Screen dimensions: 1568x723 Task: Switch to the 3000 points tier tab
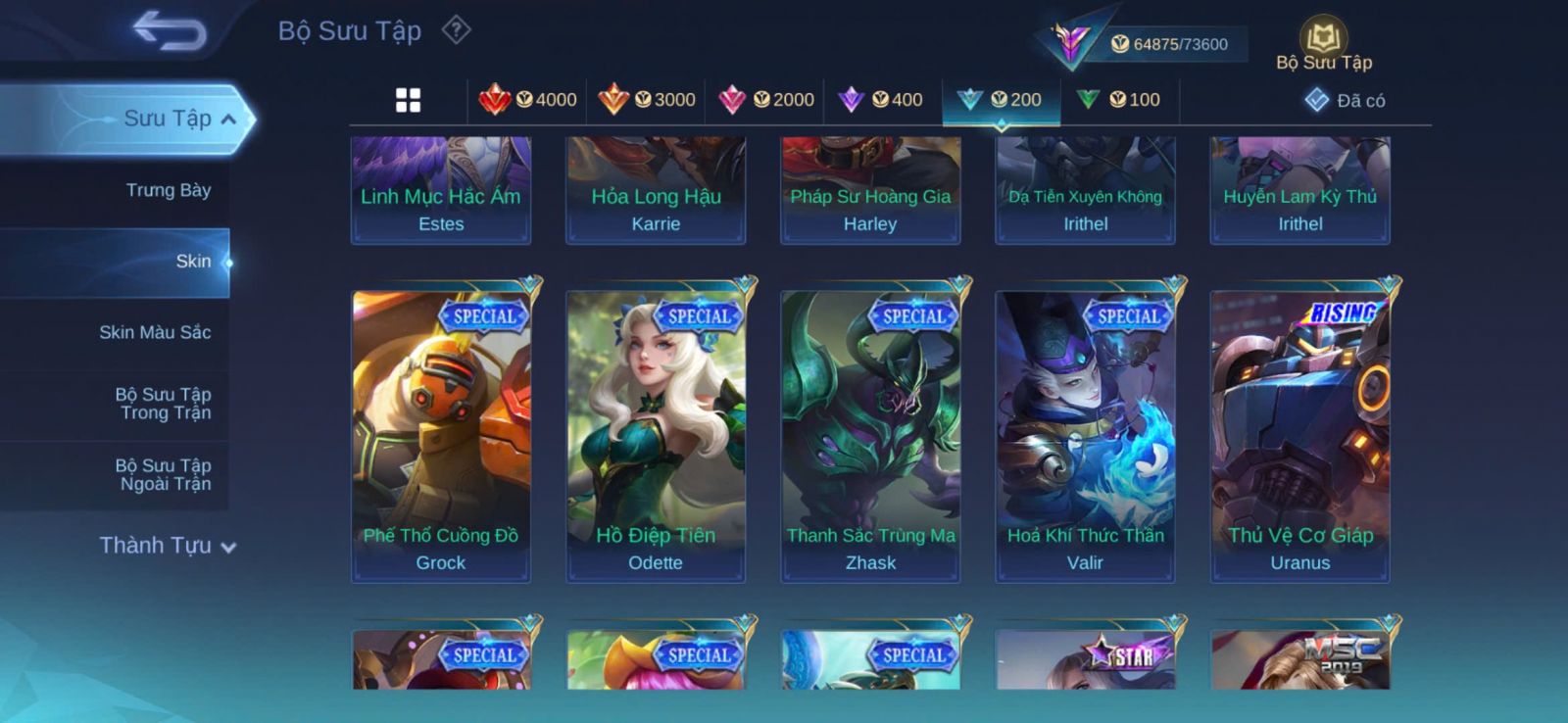647,100
